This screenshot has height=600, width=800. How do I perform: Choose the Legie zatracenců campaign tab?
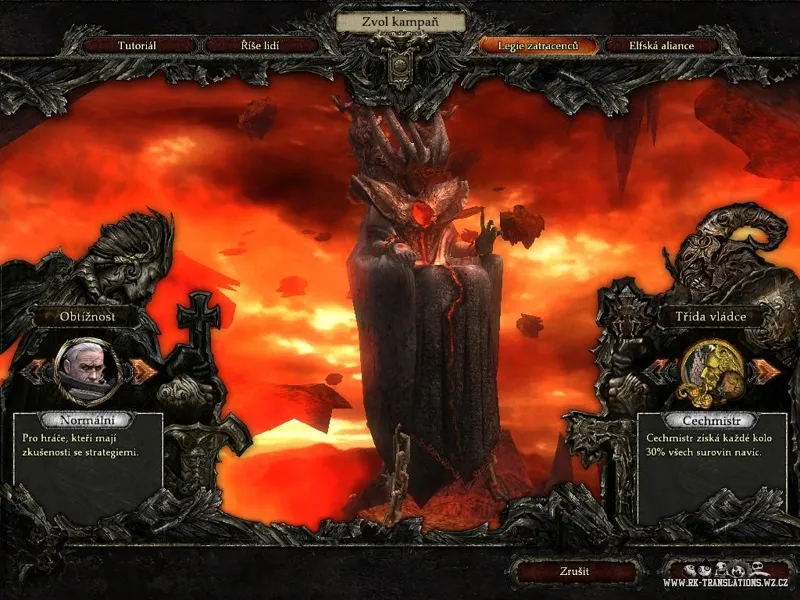(539, 46)
